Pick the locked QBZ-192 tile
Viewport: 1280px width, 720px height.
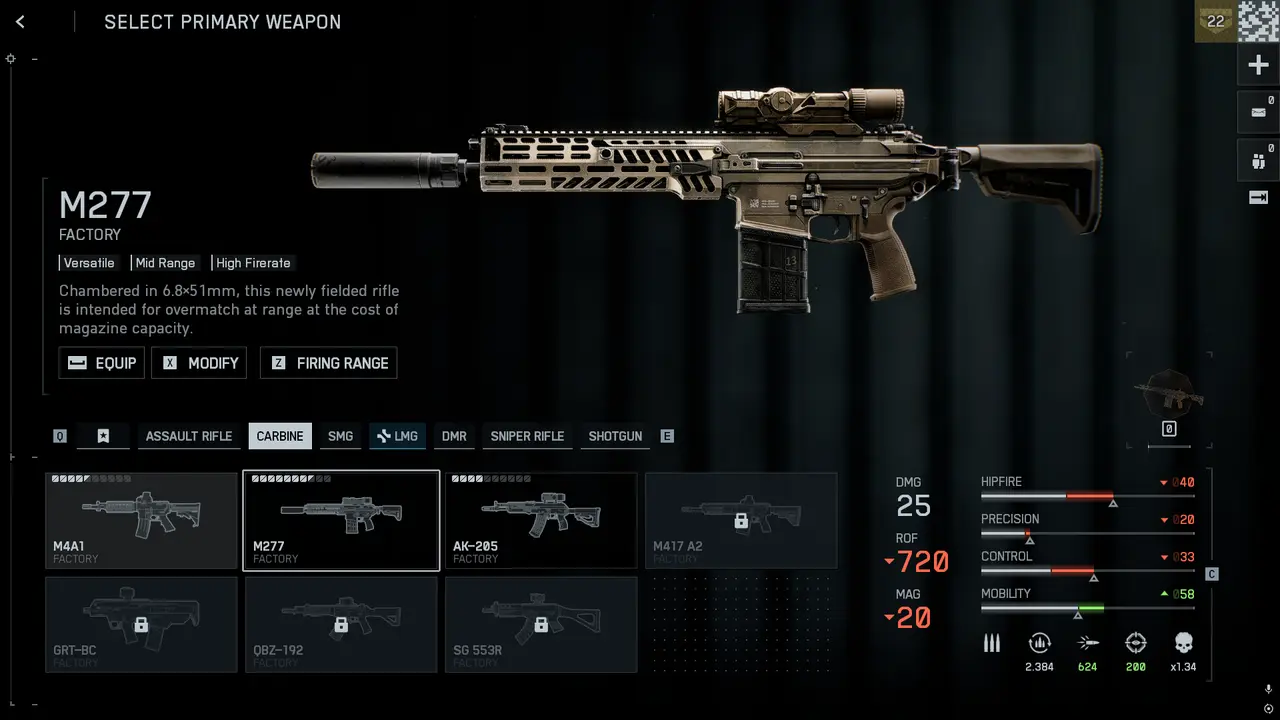point(341,625)
